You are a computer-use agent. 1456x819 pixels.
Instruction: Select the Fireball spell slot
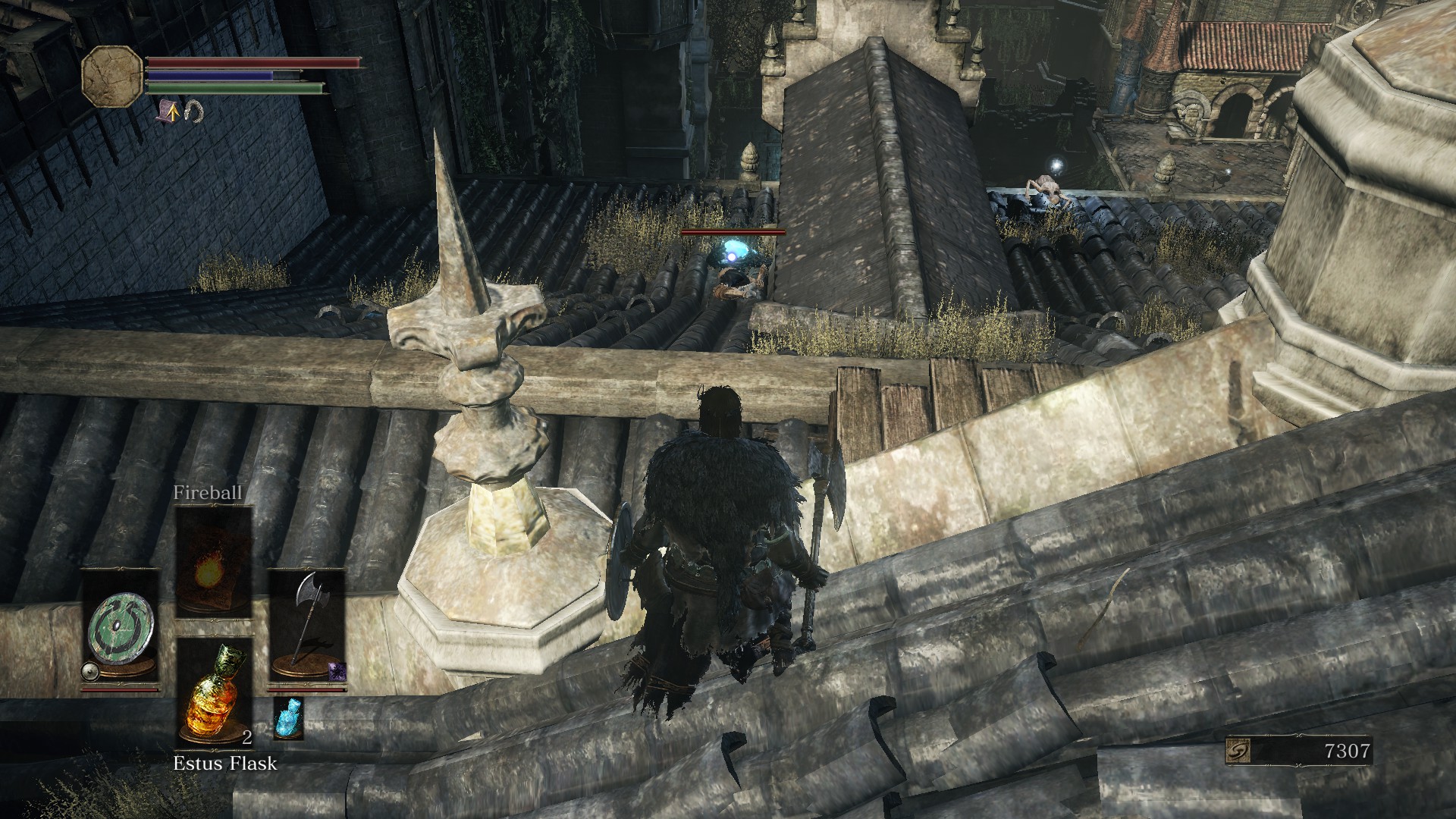click(x=214, y=562)
